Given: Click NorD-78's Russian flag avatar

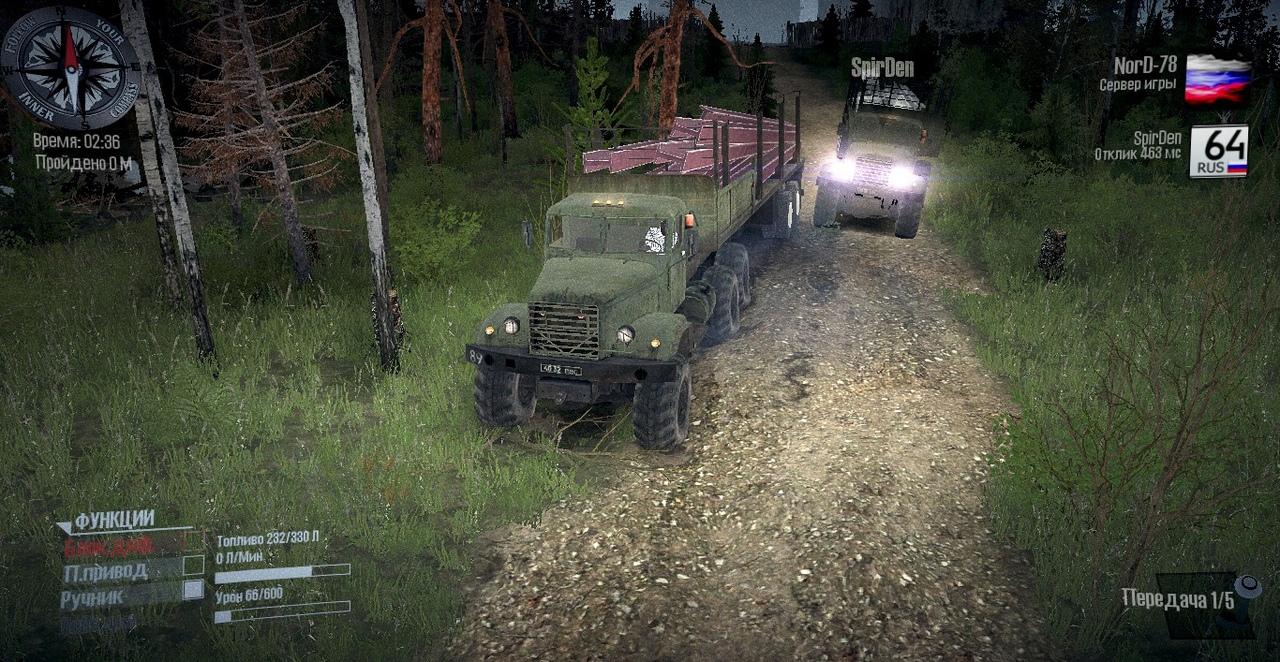Looking at the screenshot, I should pyautogui.click(x=1217, y=79).
